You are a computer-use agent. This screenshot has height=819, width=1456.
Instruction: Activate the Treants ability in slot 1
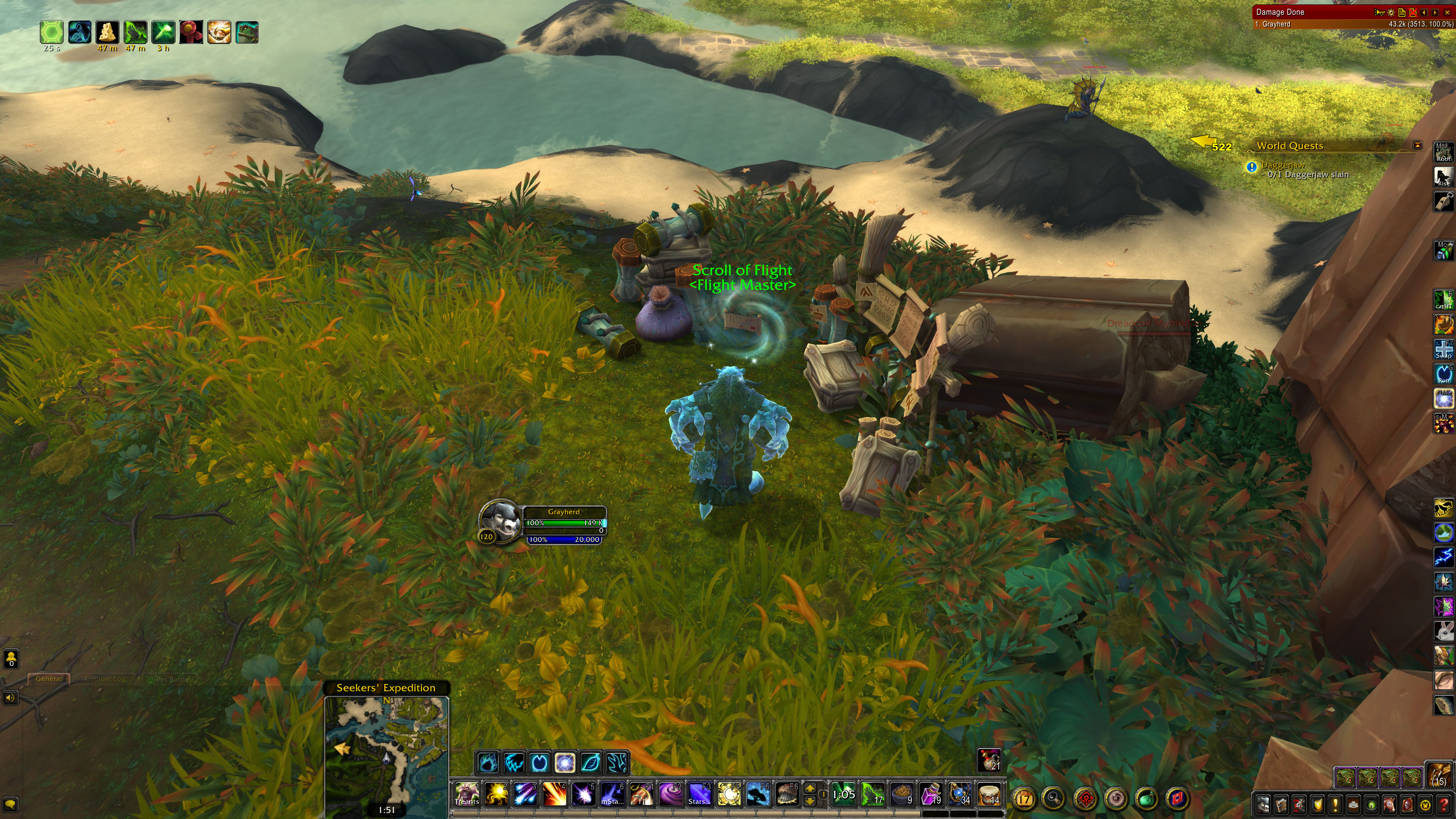[x=467, y=794]
